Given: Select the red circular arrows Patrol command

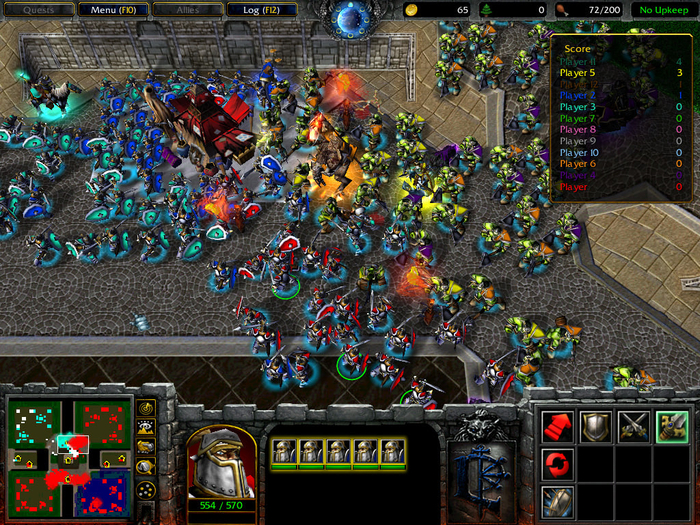Looking at the screenshot, I should (x=558, y=464).
